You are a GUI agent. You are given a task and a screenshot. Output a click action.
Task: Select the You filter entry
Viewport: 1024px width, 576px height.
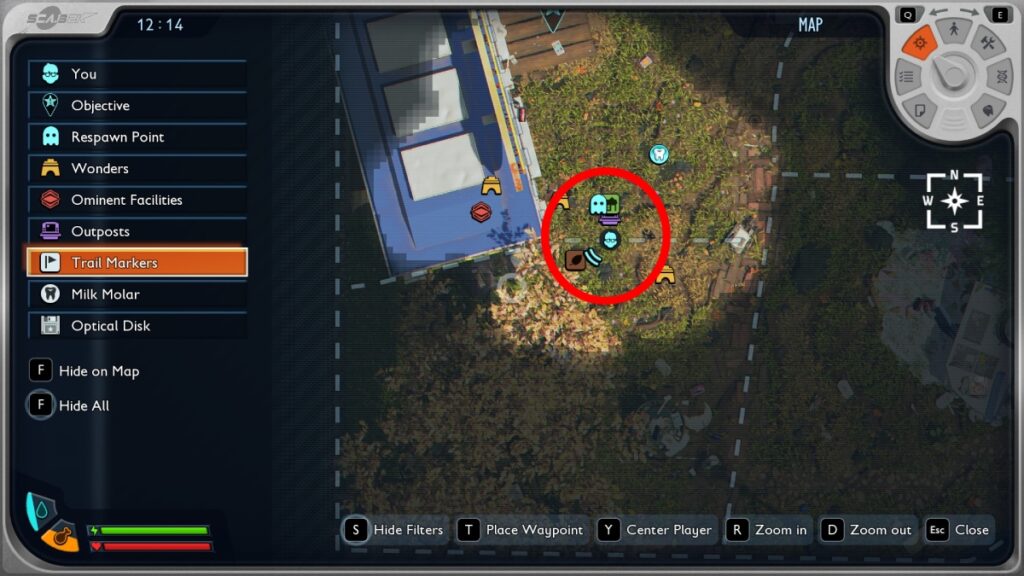pos(137,74)
